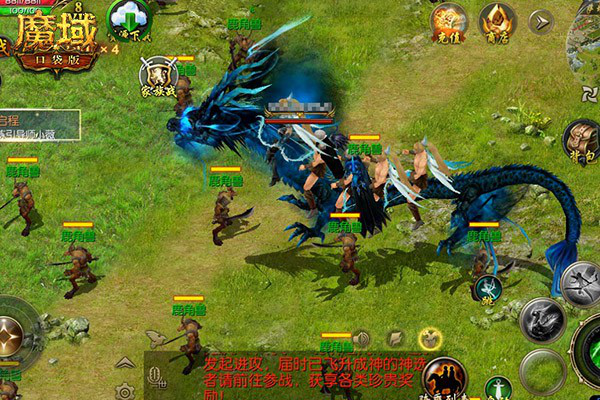This screenshot has width=600, height=400.
Task: Tap the 跳 jump skill button
Action: (487, 288)
